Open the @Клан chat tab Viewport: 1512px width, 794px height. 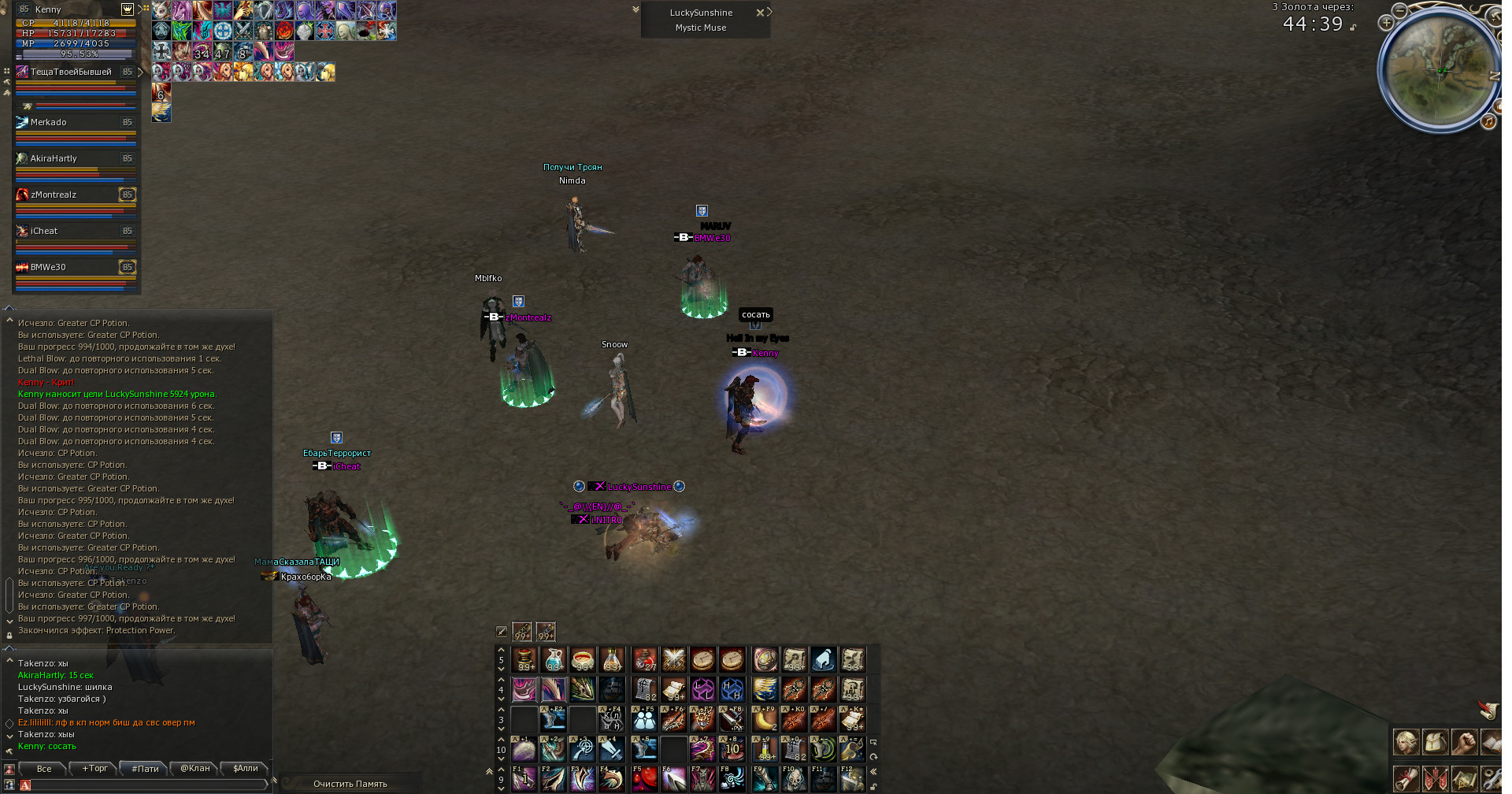click(x=195, y=769)
